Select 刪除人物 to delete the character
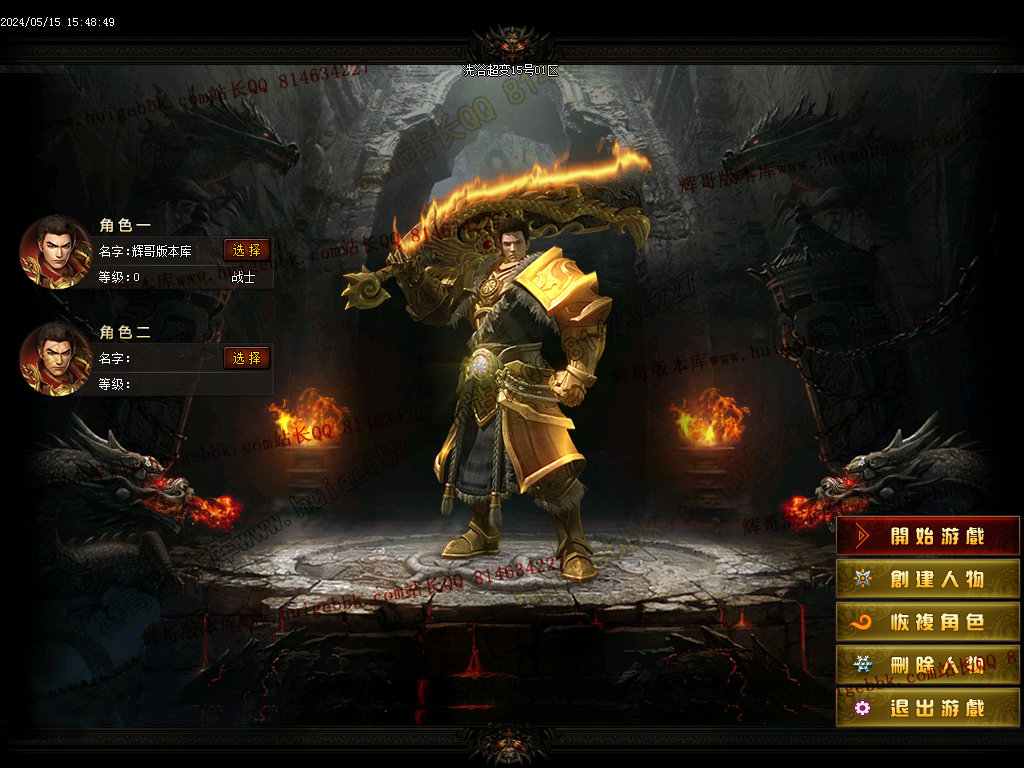The image size is (1024, 768). pos(928,664)
